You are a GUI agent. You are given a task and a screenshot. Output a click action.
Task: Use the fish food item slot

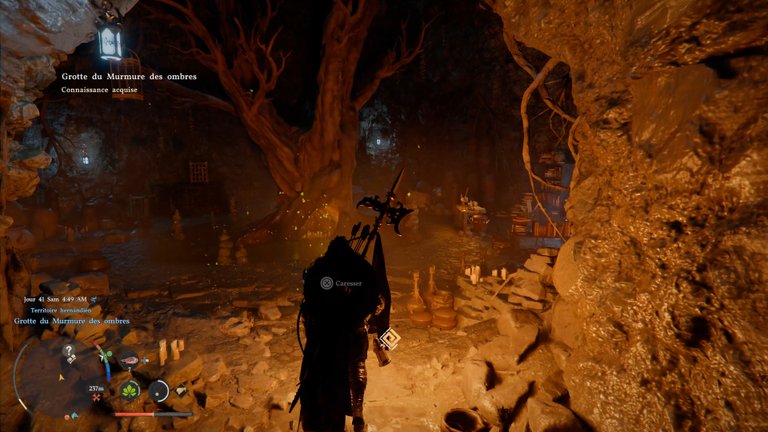coord(130,361)
